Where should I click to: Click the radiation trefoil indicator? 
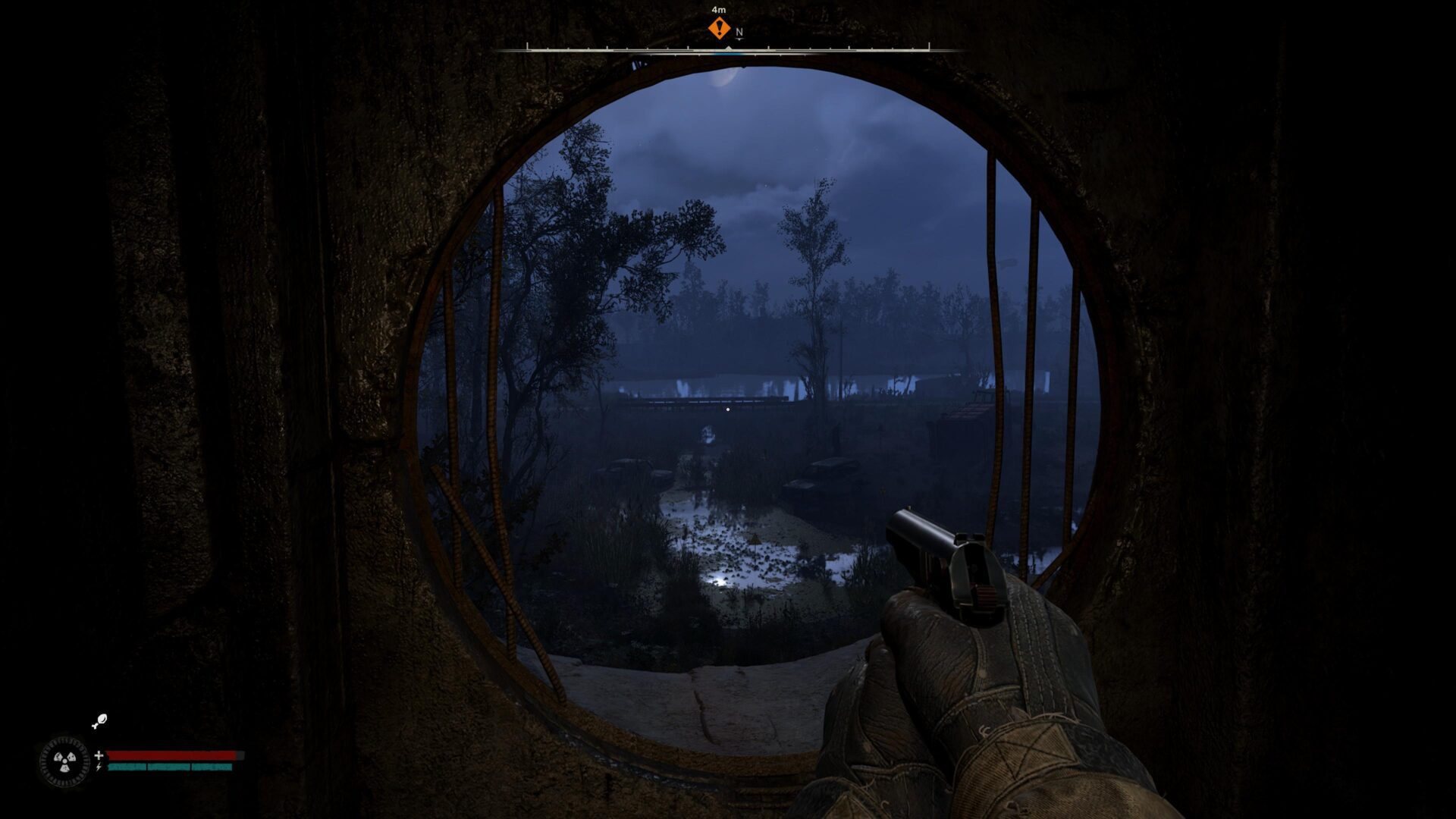[64, 761]
